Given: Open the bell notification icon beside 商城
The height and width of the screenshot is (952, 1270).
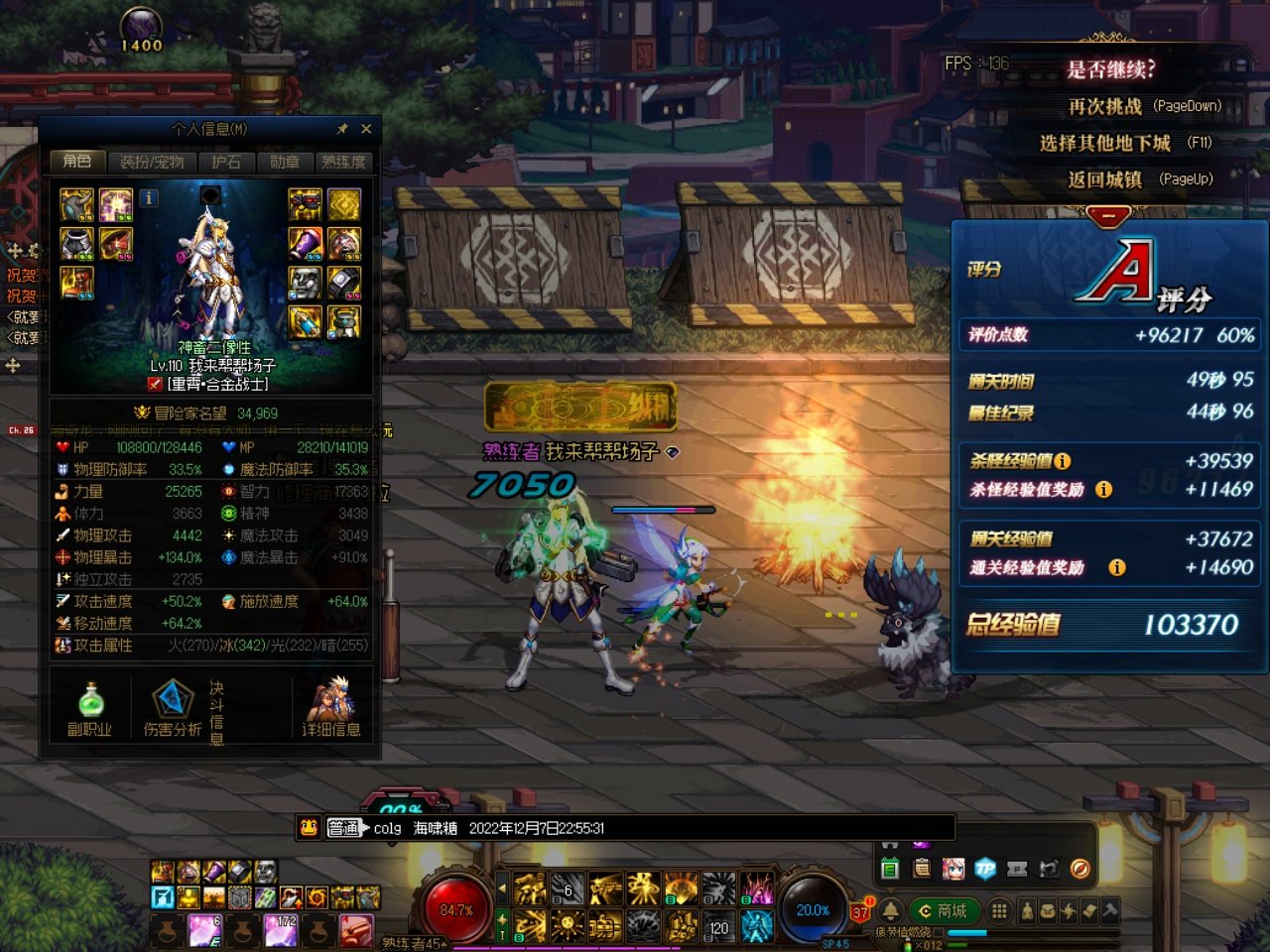Looking at the screenshot, I should [x=890, y=910].
